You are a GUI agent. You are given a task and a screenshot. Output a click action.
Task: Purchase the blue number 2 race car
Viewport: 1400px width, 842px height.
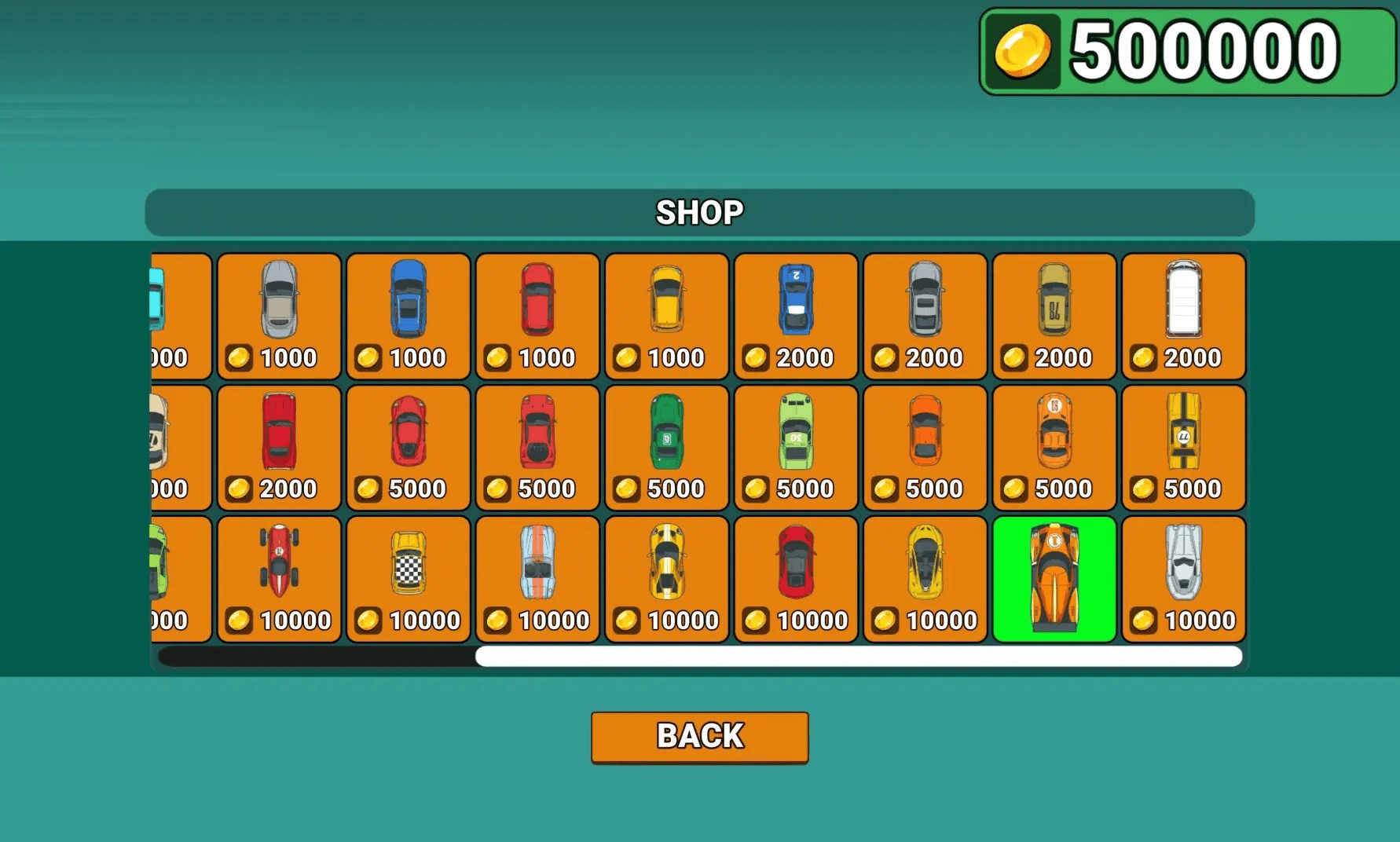pyautogui.click(x=795, y=316)
